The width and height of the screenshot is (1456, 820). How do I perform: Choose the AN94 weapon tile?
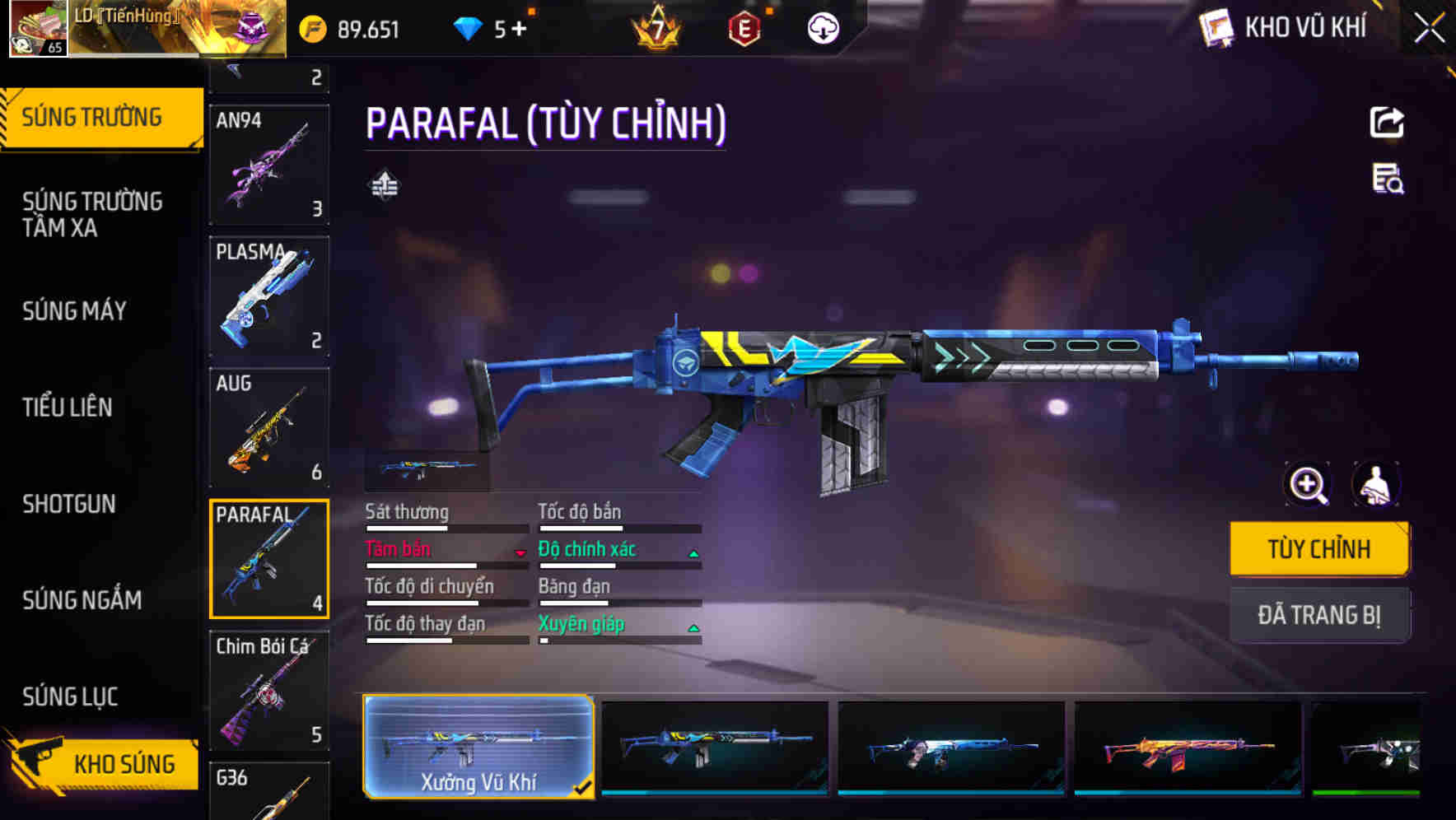coord(269,165)
